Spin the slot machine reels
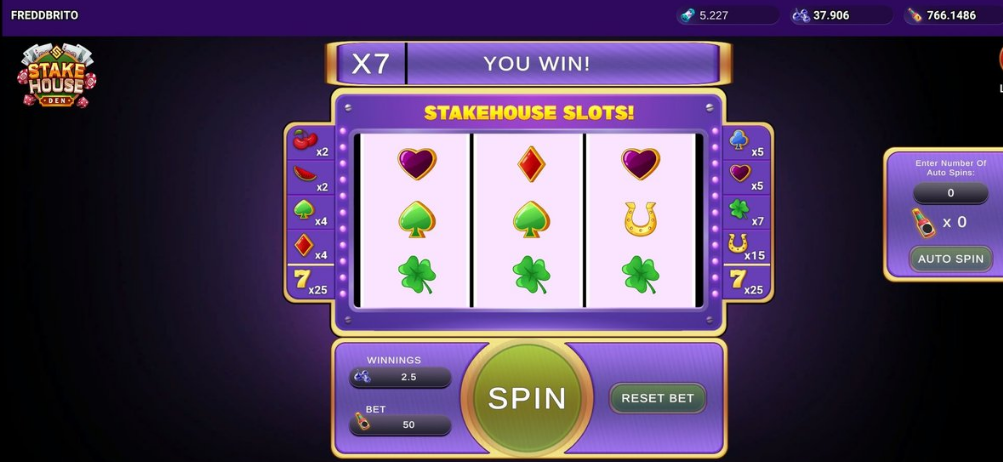This screenshot has height=462, width=1003. (527, 398)
